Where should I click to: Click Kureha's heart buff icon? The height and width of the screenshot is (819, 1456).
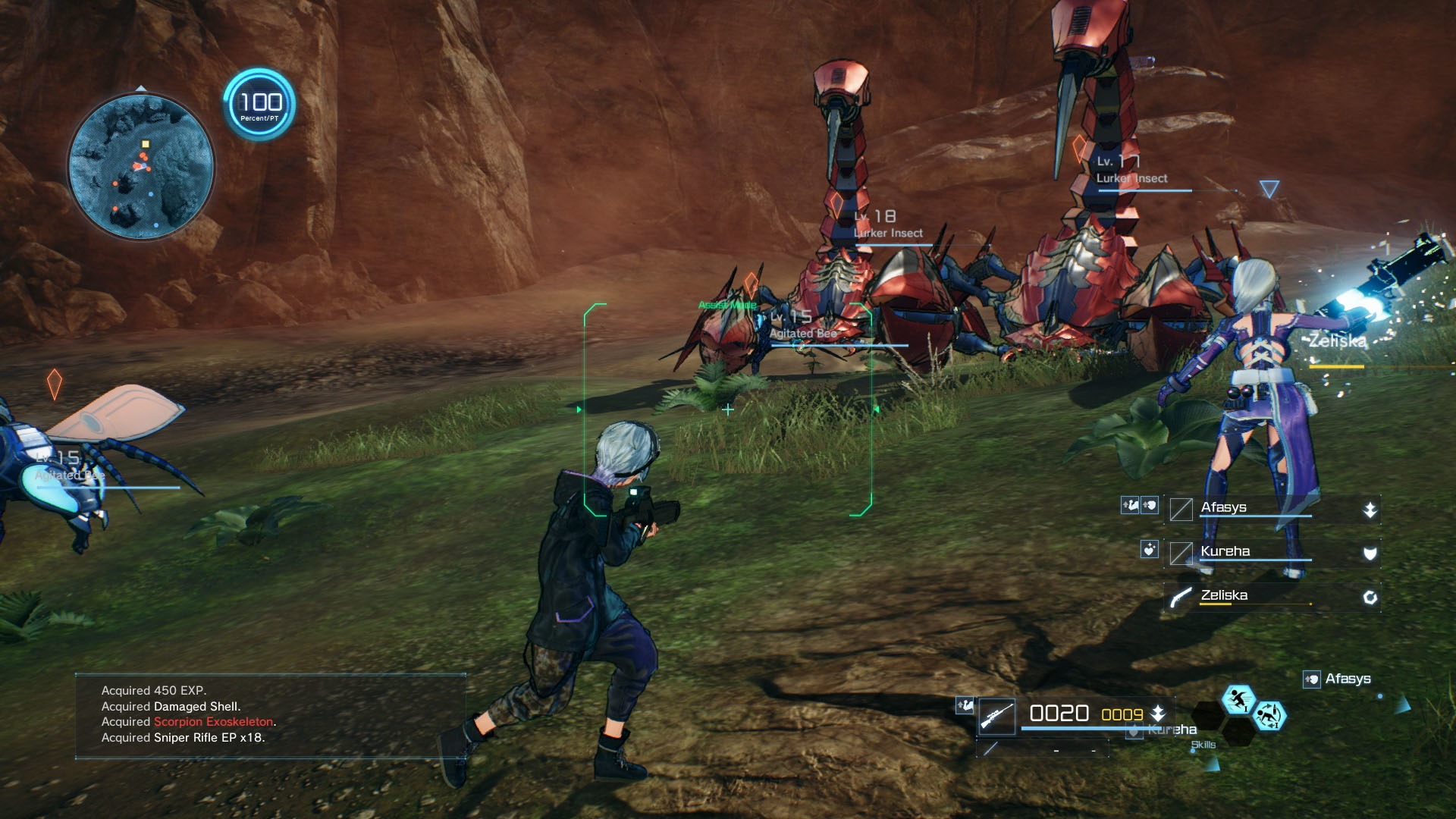(x=1150, y=549)
